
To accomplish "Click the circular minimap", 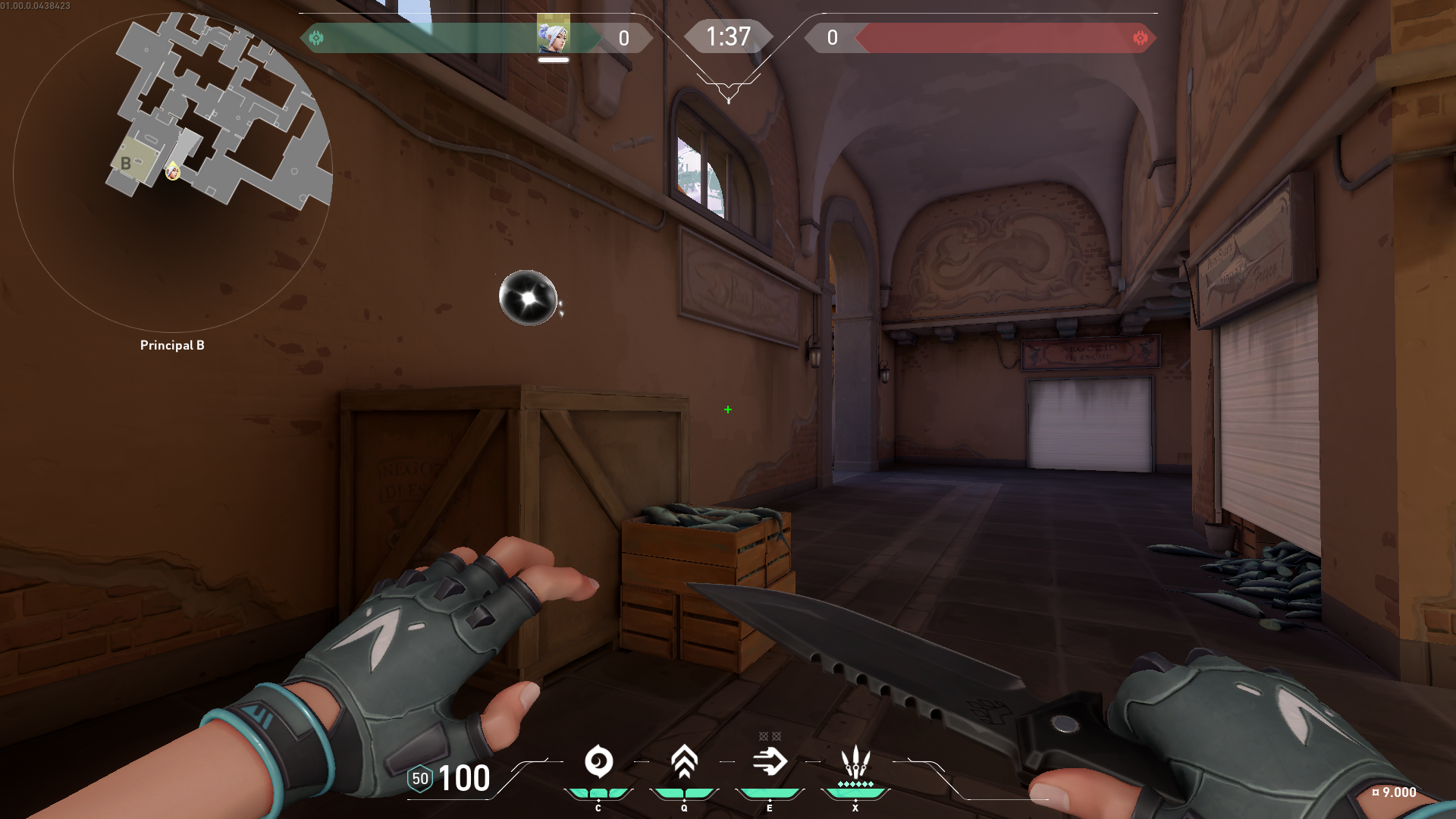I will [173, 171].
